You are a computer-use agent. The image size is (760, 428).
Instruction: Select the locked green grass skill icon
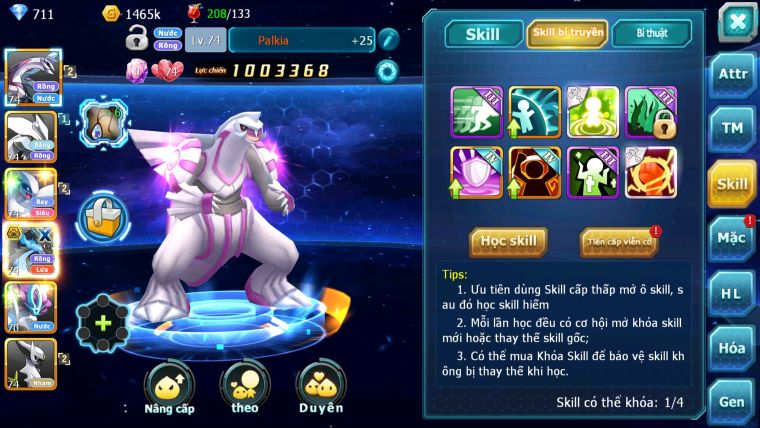[651, 112]
